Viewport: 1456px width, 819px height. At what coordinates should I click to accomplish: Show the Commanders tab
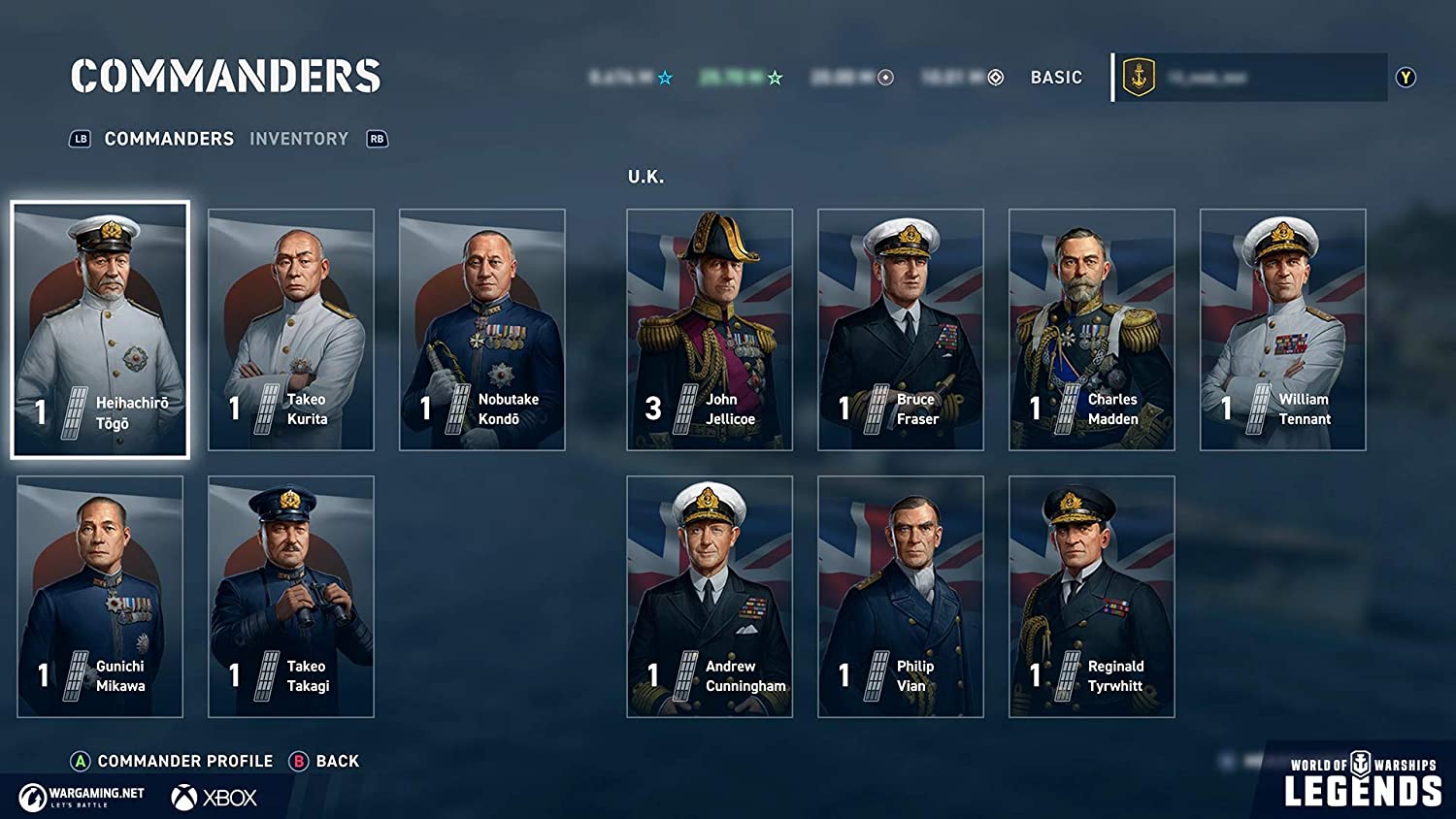coord(169,139)
